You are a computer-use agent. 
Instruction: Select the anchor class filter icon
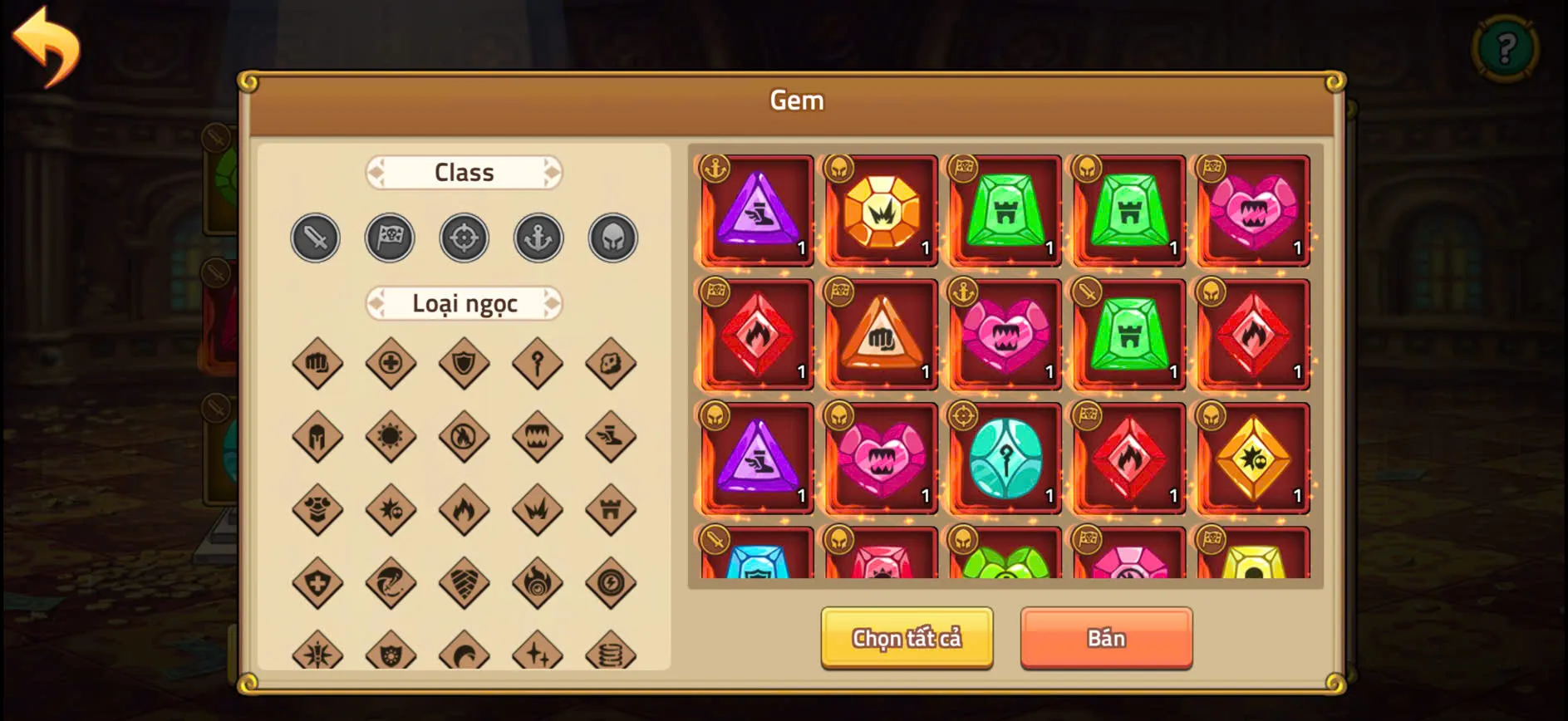coord(538,238)
